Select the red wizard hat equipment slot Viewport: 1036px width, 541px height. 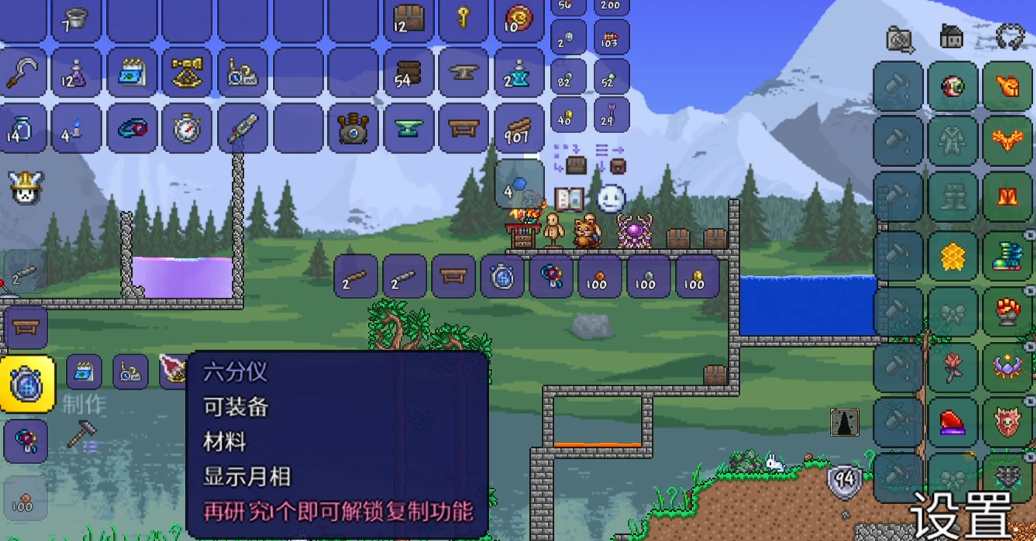point(952,422)
